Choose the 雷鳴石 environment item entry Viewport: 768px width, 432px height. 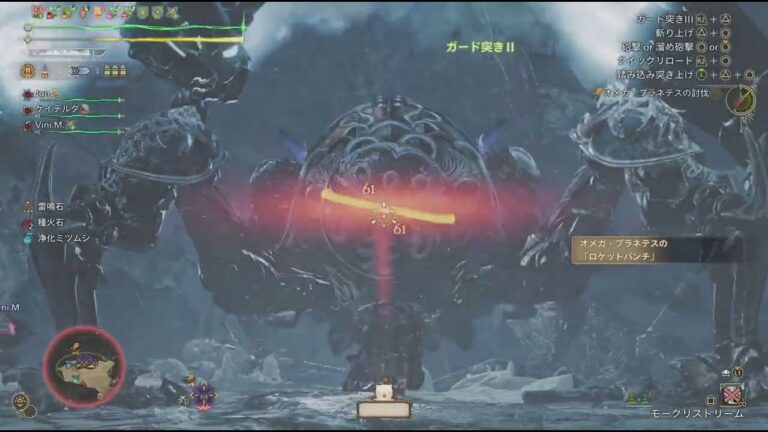52,206
